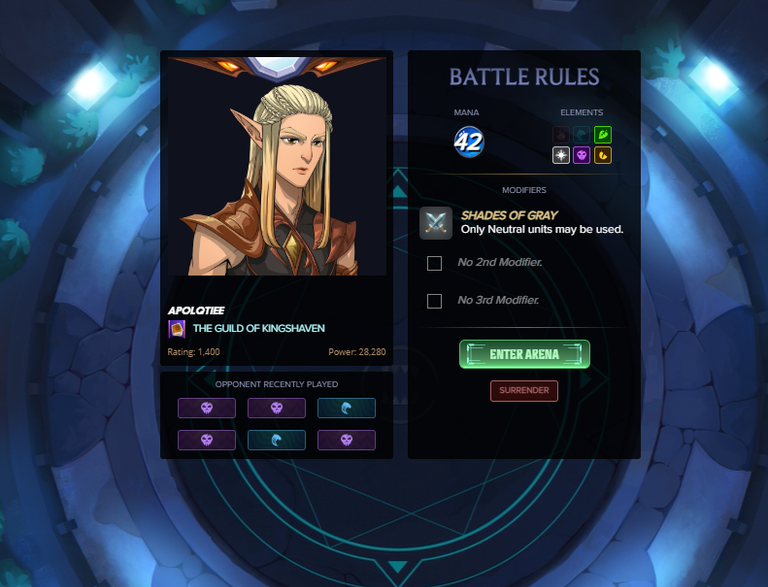Click the No 3rd Modifier box
This screenshot has width=768, height=587.
coord(434,301)
